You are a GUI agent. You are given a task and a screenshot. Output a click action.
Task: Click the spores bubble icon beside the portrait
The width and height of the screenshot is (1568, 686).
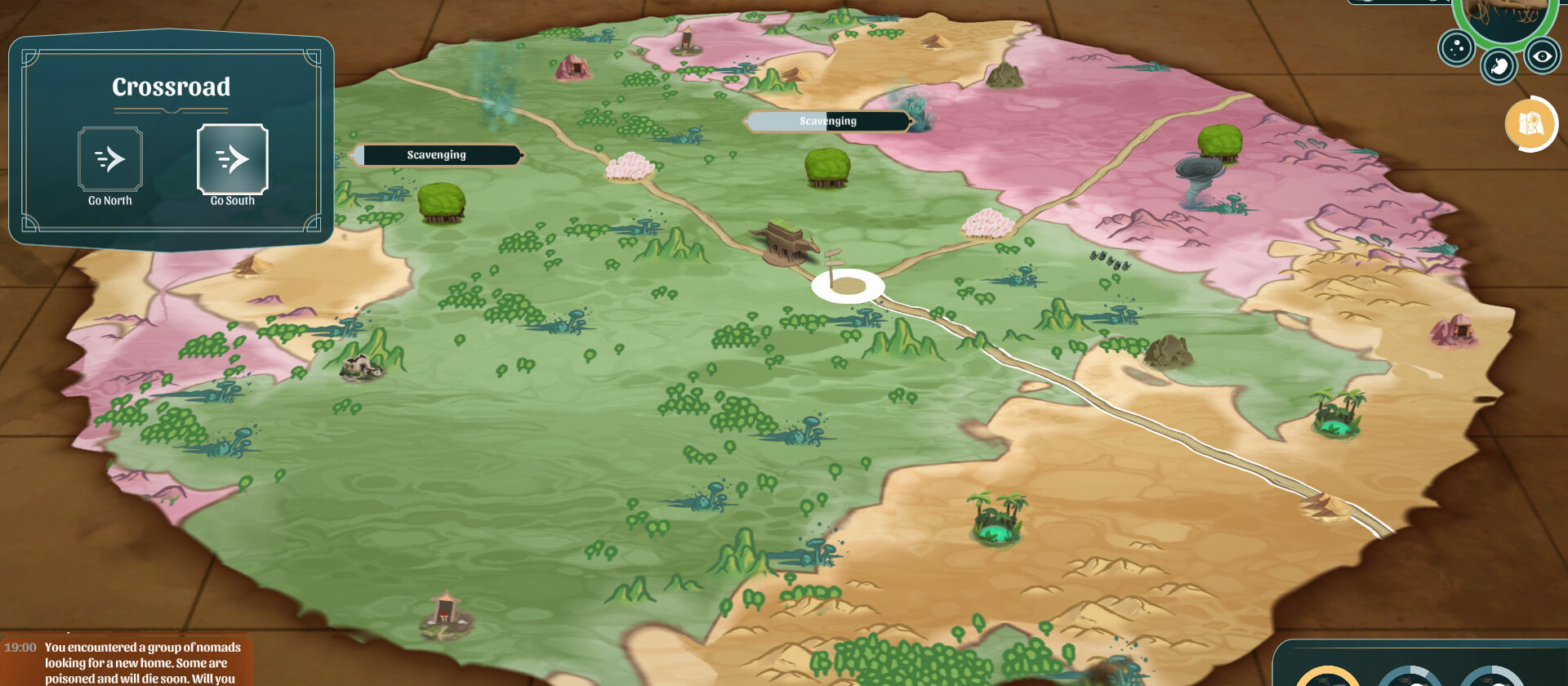point(1455,48)
